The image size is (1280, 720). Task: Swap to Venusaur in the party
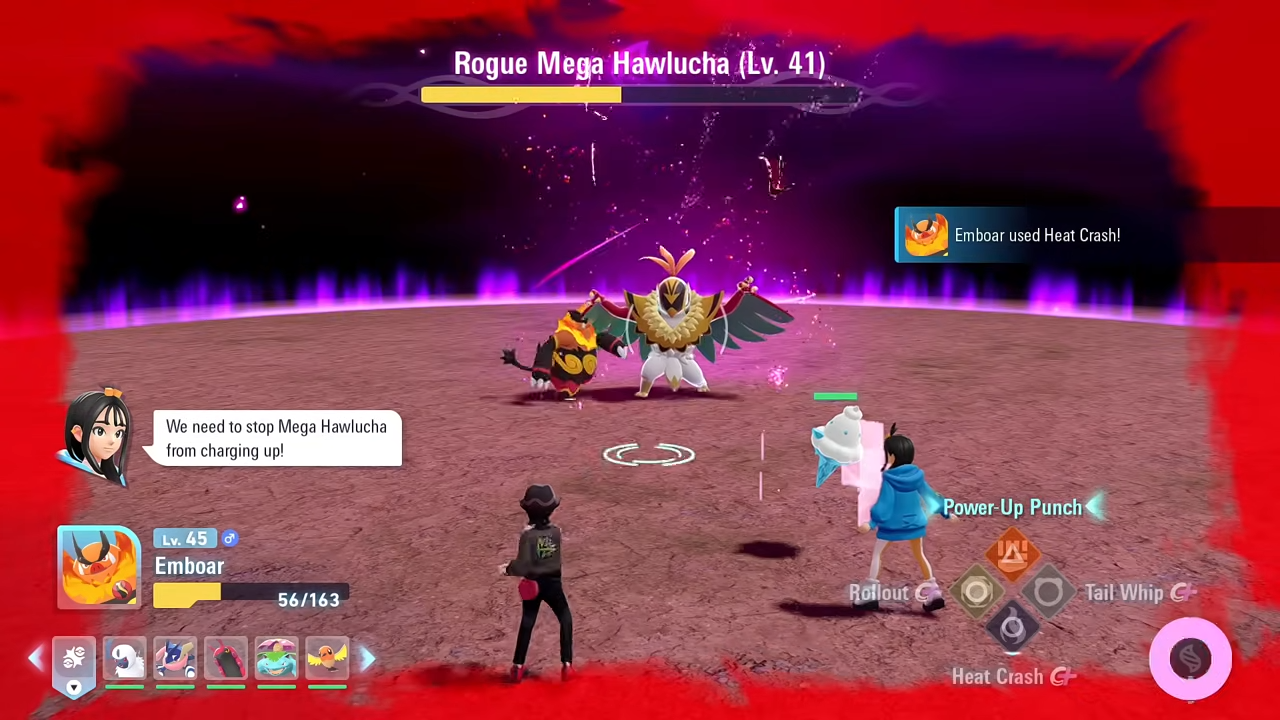pos(277,658)
